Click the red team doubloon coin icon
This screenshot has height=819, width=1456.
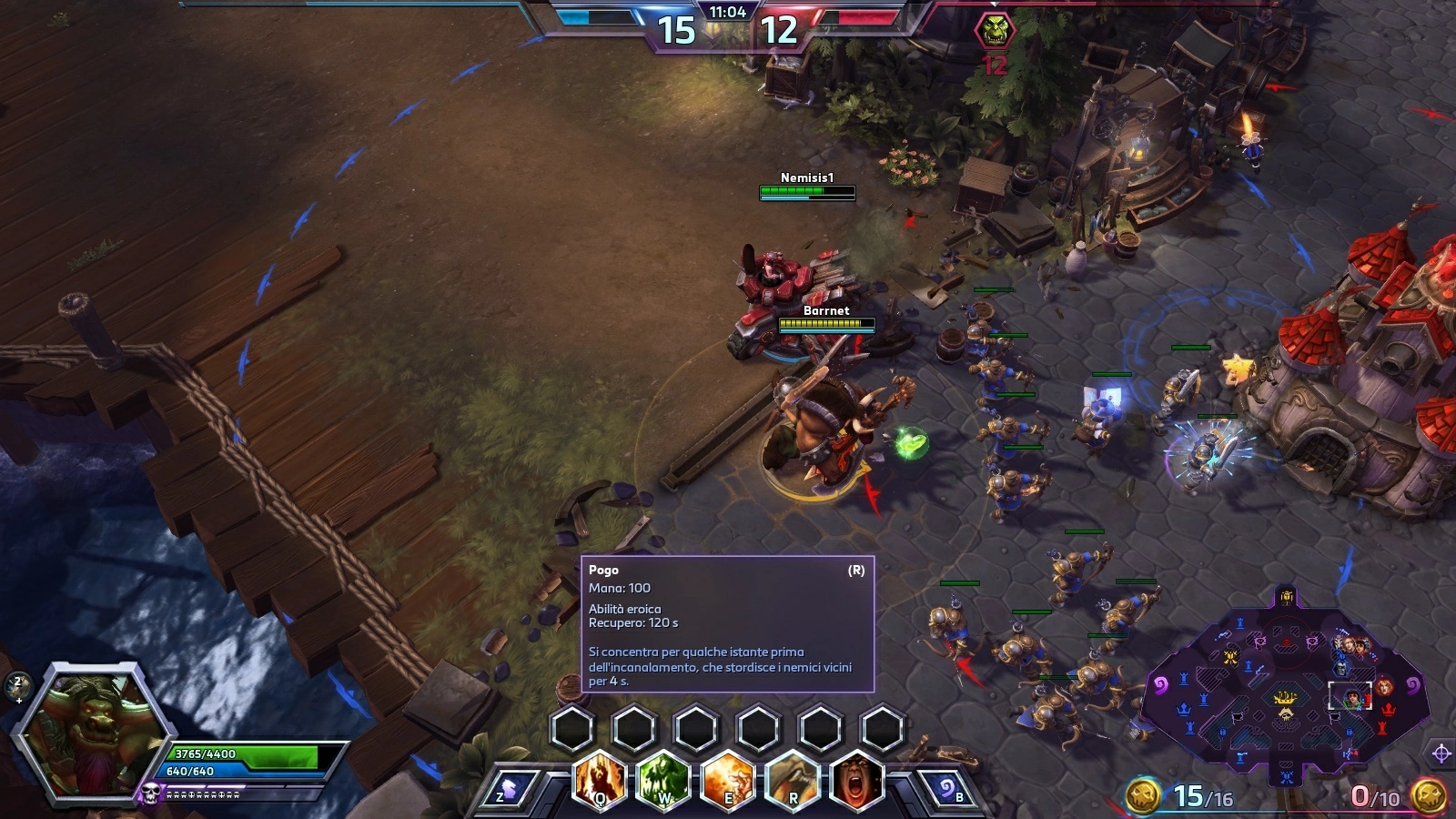pos(1429,796)
